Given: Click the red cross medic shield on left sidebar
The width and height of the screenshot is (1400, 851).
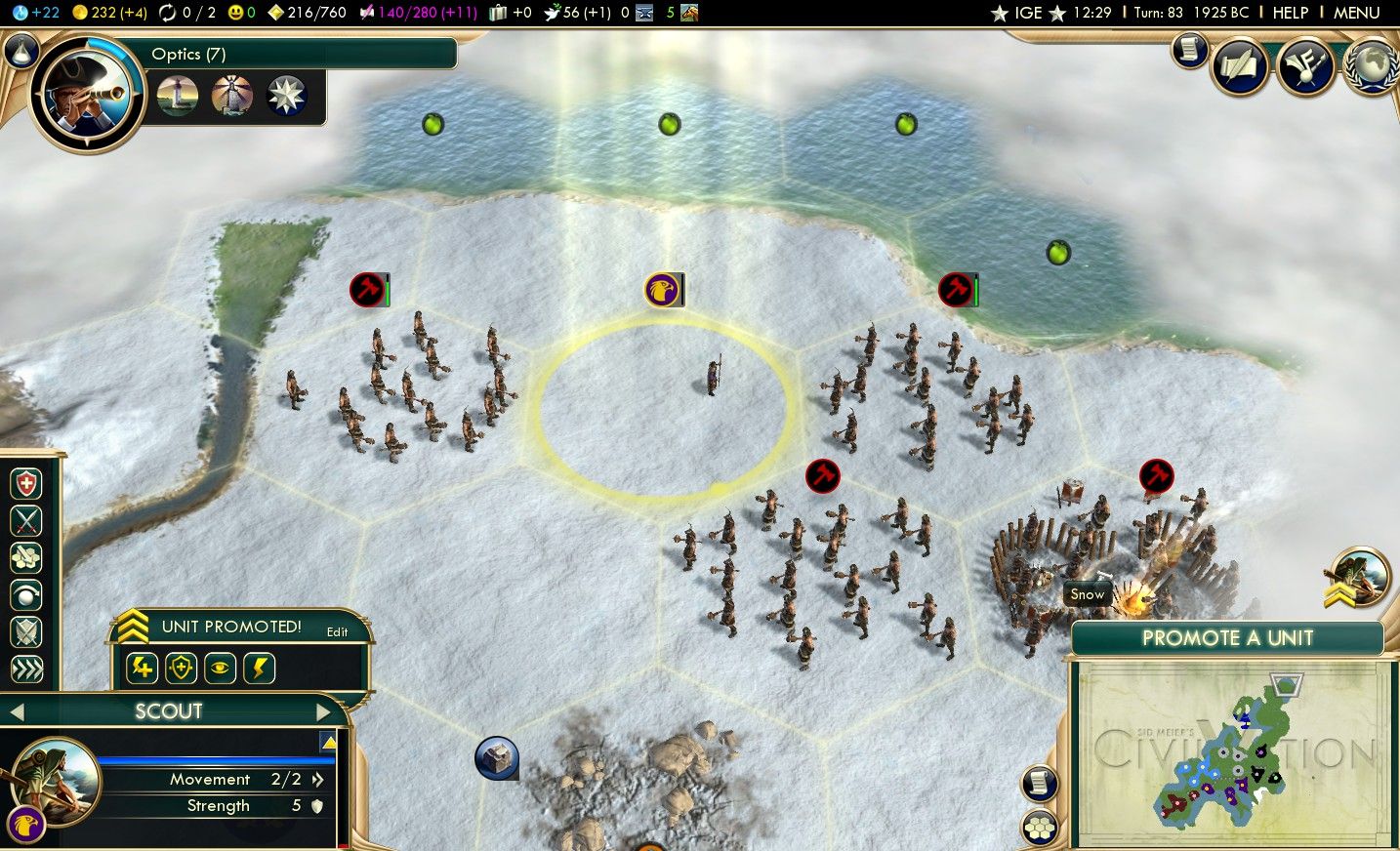Looking at the screenshot, I should pos(26,483).
